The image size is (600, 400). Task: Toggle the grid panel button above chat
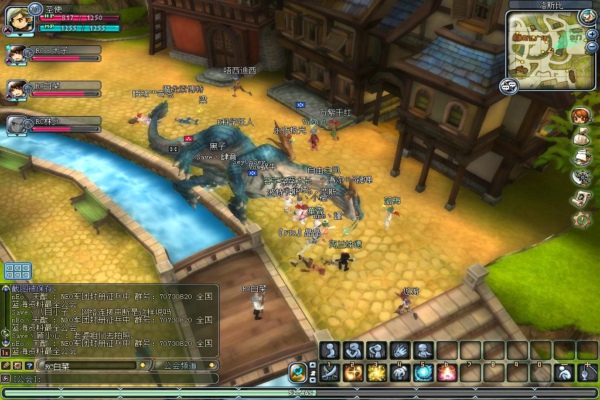tap(16, 271)
